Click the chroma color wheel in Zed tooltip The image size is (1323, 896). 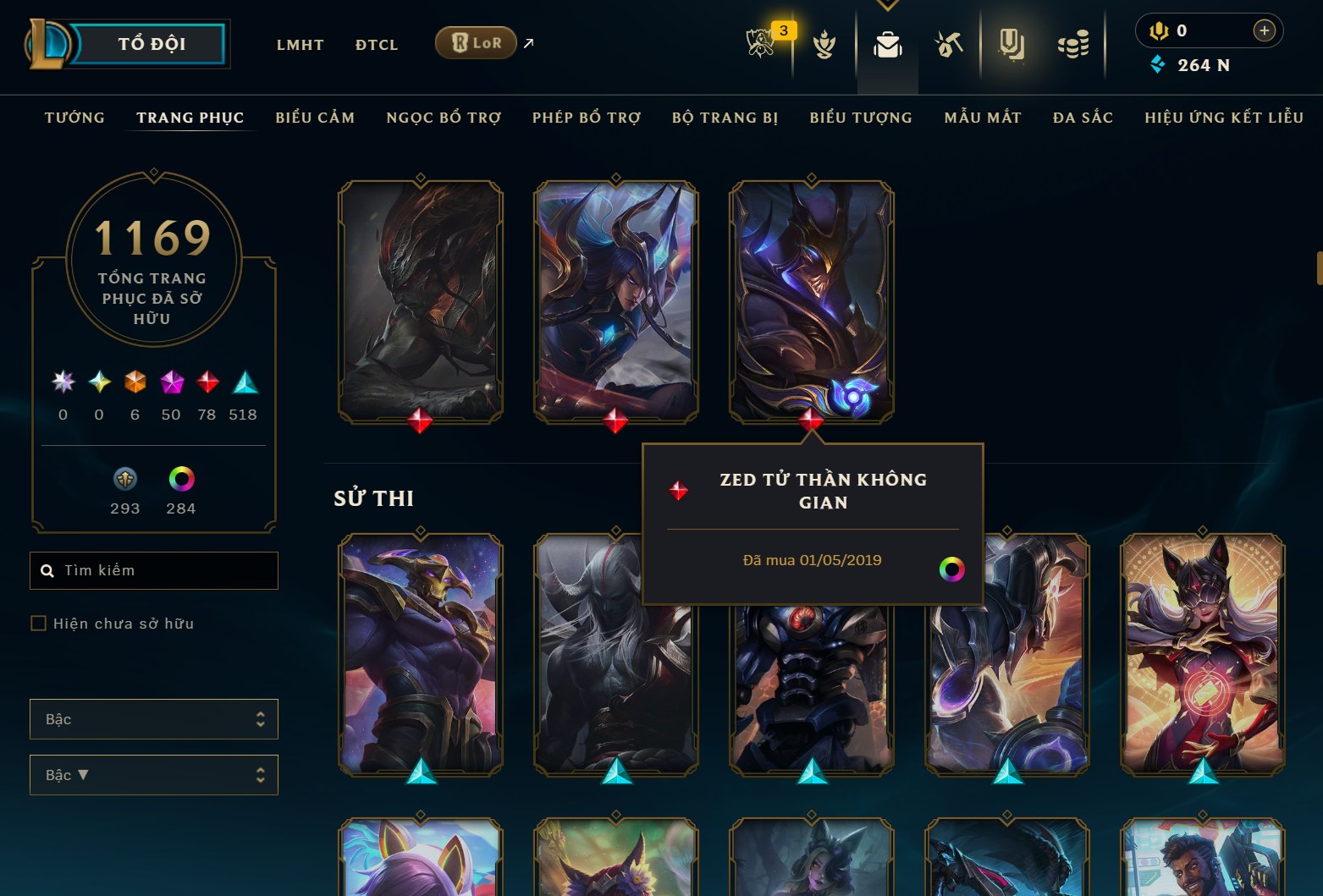(954, 569)
